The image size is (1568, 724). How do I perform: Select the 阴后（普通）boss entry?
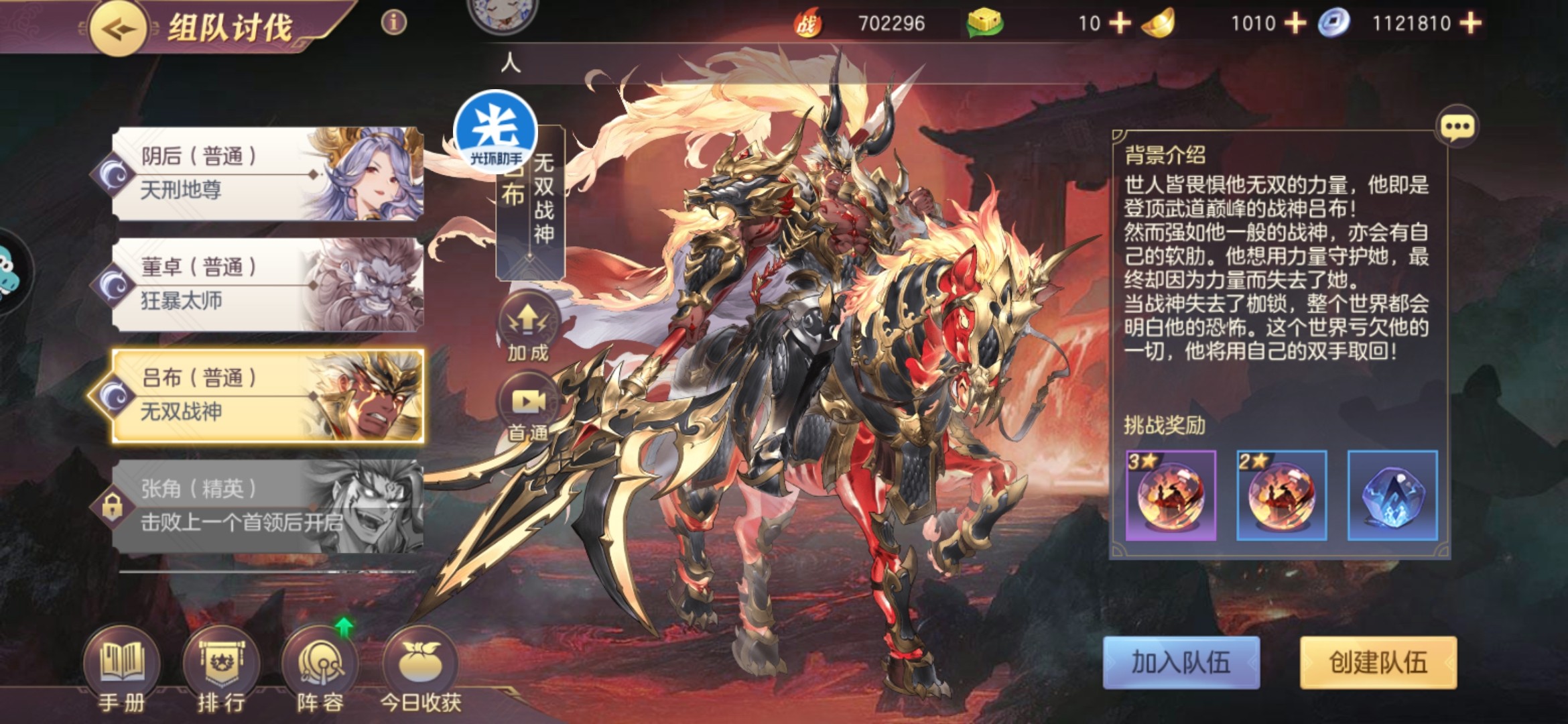click(268, 174)
